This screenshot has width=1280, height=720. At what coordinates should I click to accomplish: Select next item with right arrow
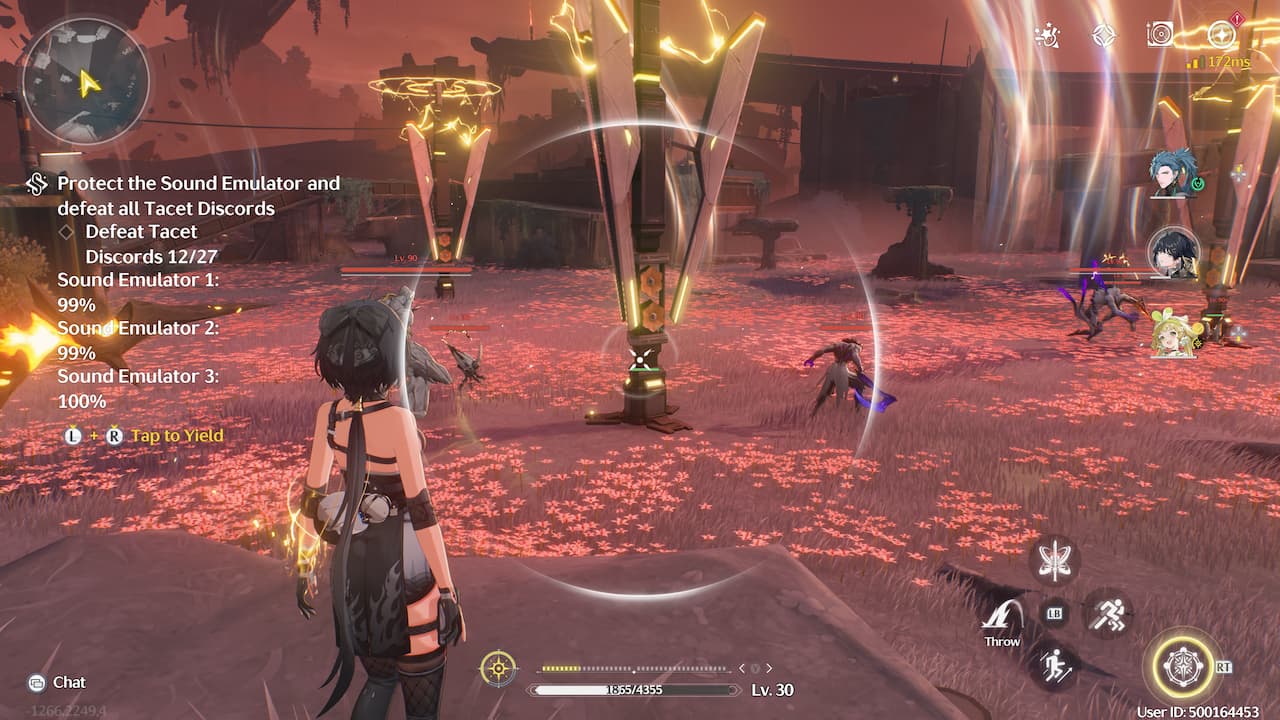pos(769,668)
